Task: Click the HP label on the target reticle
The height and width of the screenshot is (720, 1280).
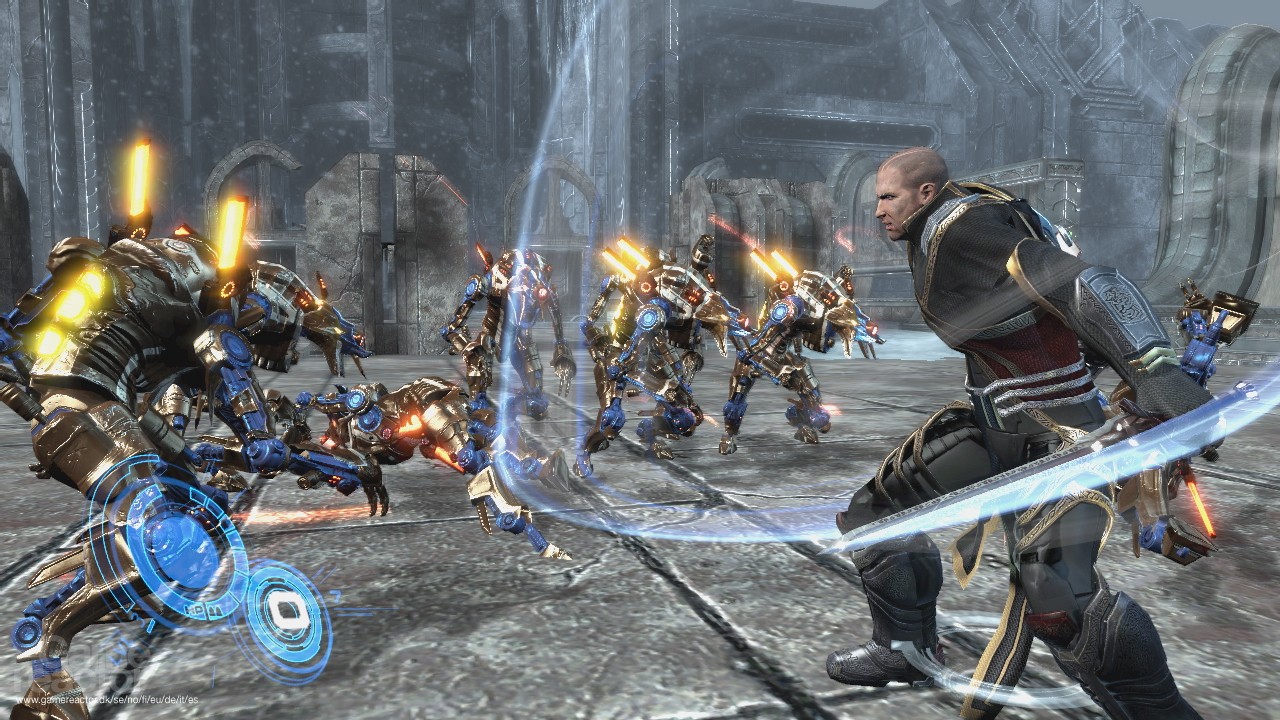Action: tap(195, 609)
